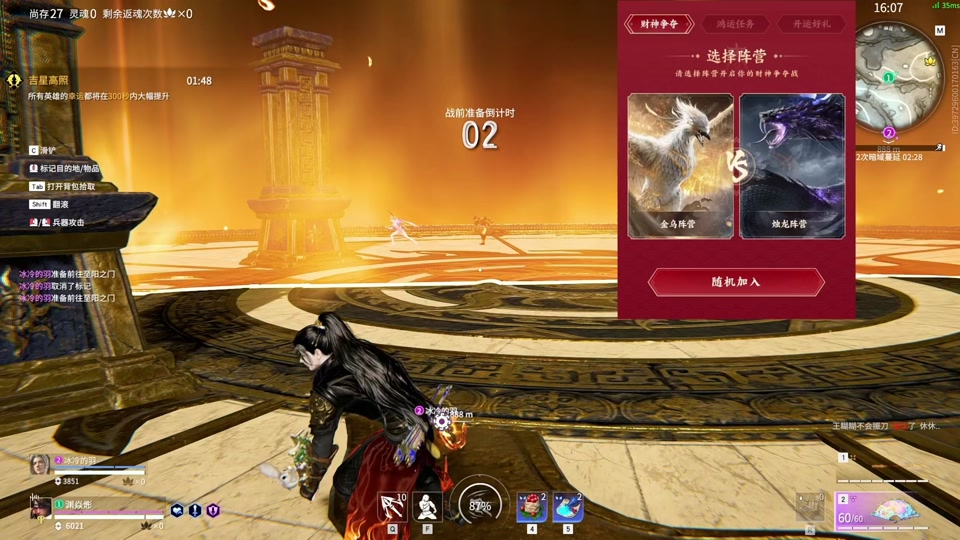Click the circular 87% gauge icon
This screenshot has width=960, height=540.
pyautogui.click(x=480, y=506)
